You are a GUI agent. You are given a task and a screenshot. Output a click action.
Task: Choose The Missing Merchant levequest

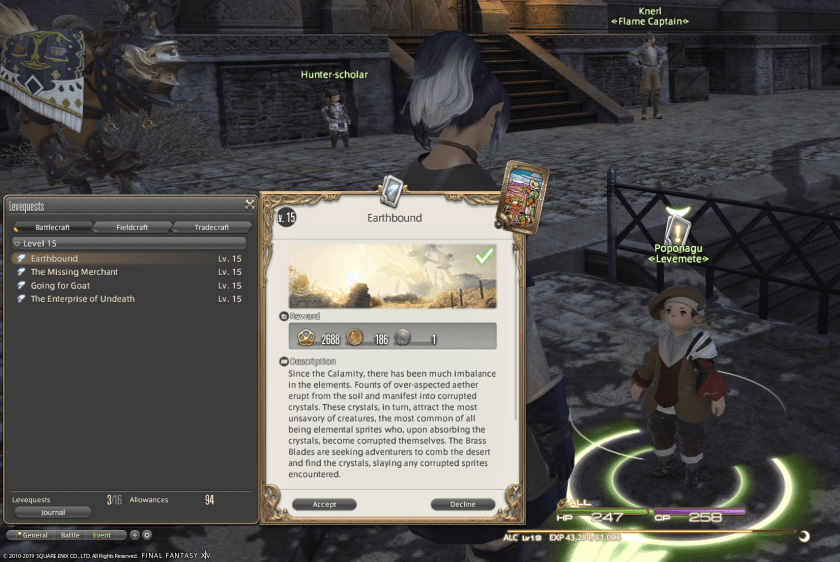point(74,272)
